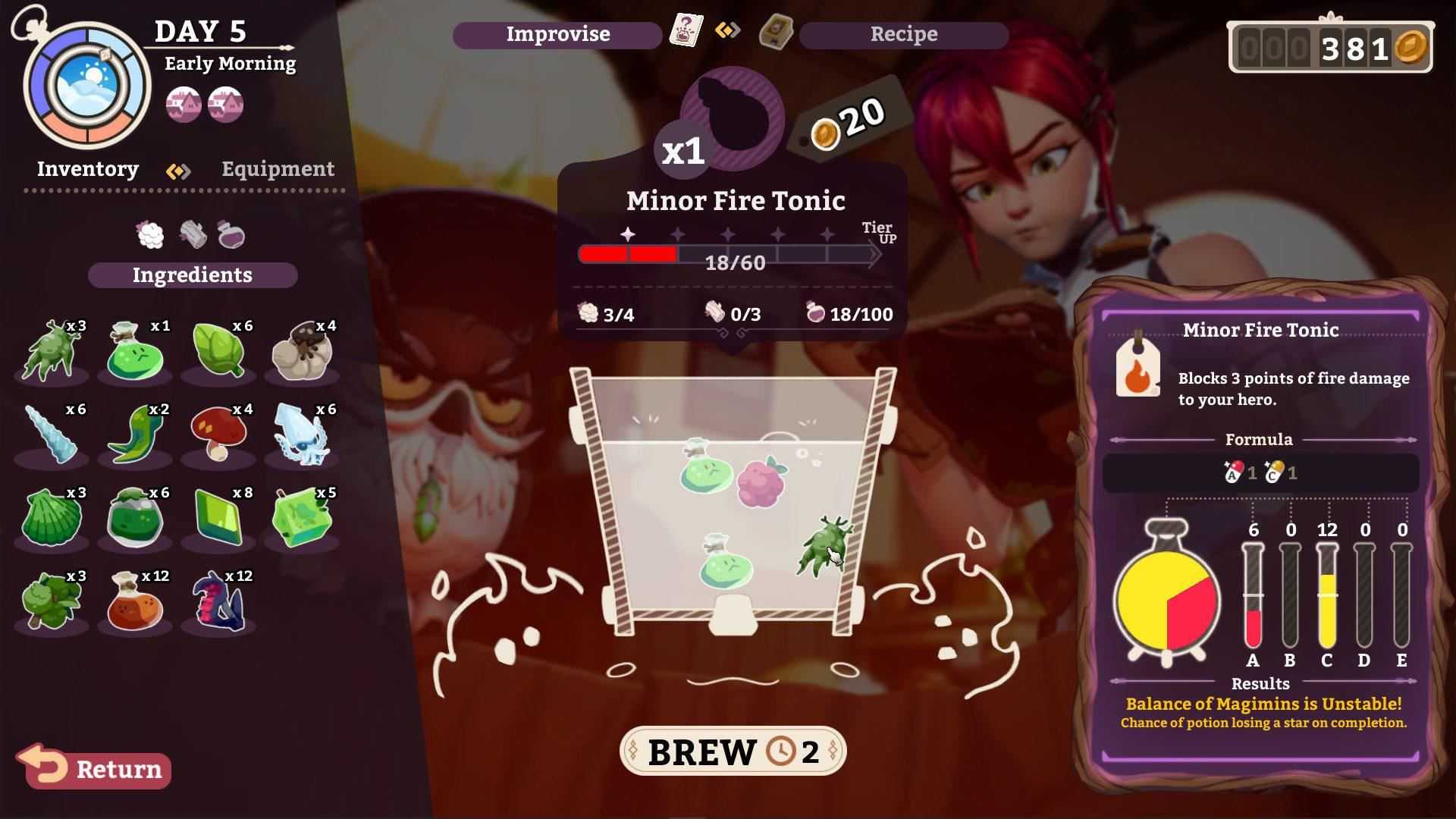Expand the Ingredients section header
Screen dimensions: 1456x819
tap(192, 275)
